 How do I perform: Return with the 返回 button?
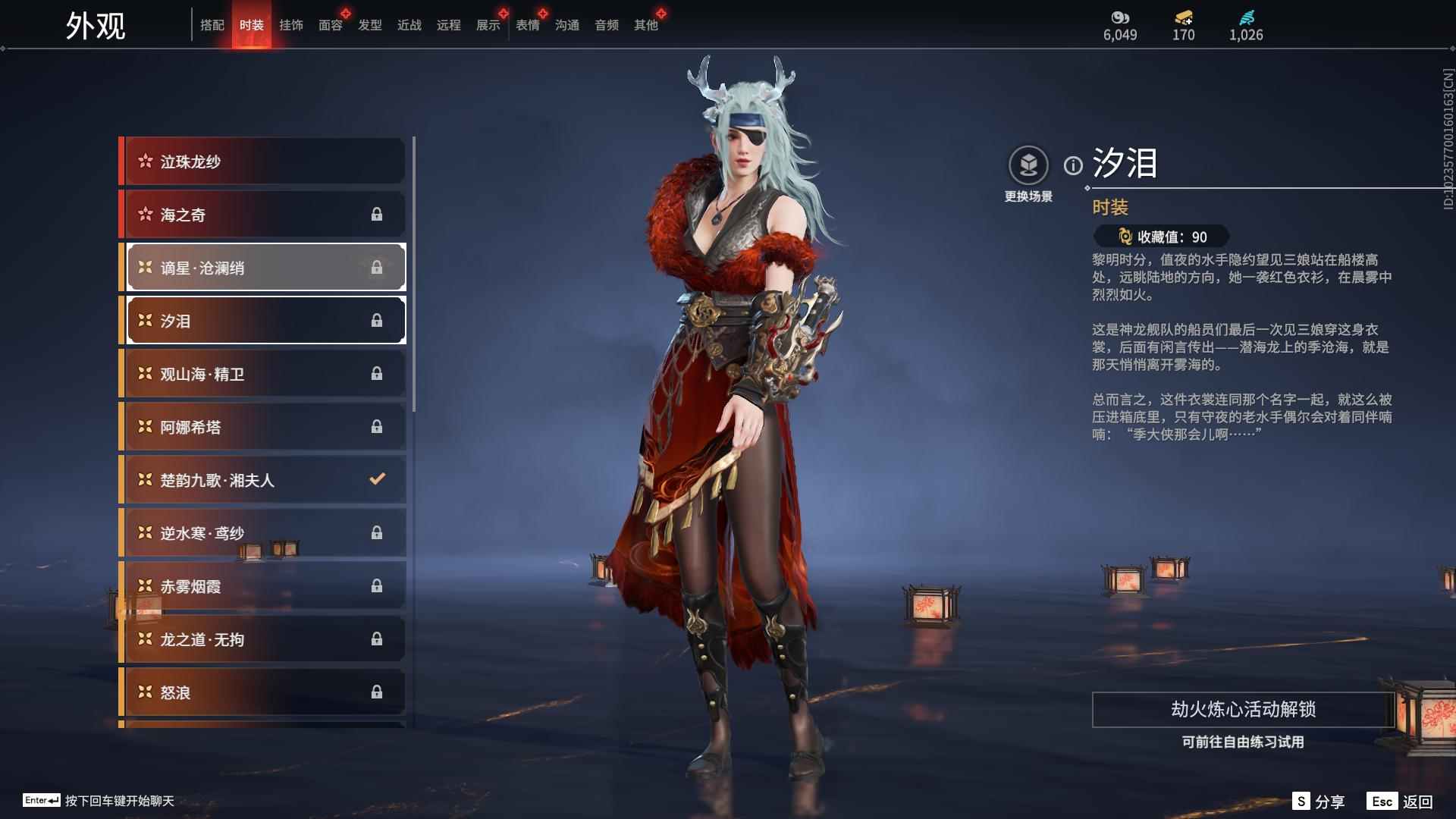coord(1401,802)
